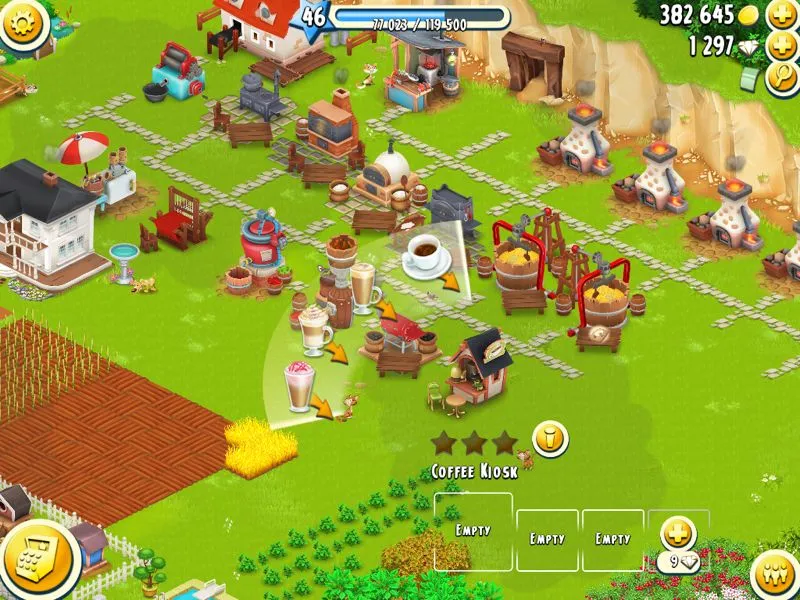The width and height of the screenshot is (800, 600).
Task: Click the large first Empty production slot
Action: [473, 531]
